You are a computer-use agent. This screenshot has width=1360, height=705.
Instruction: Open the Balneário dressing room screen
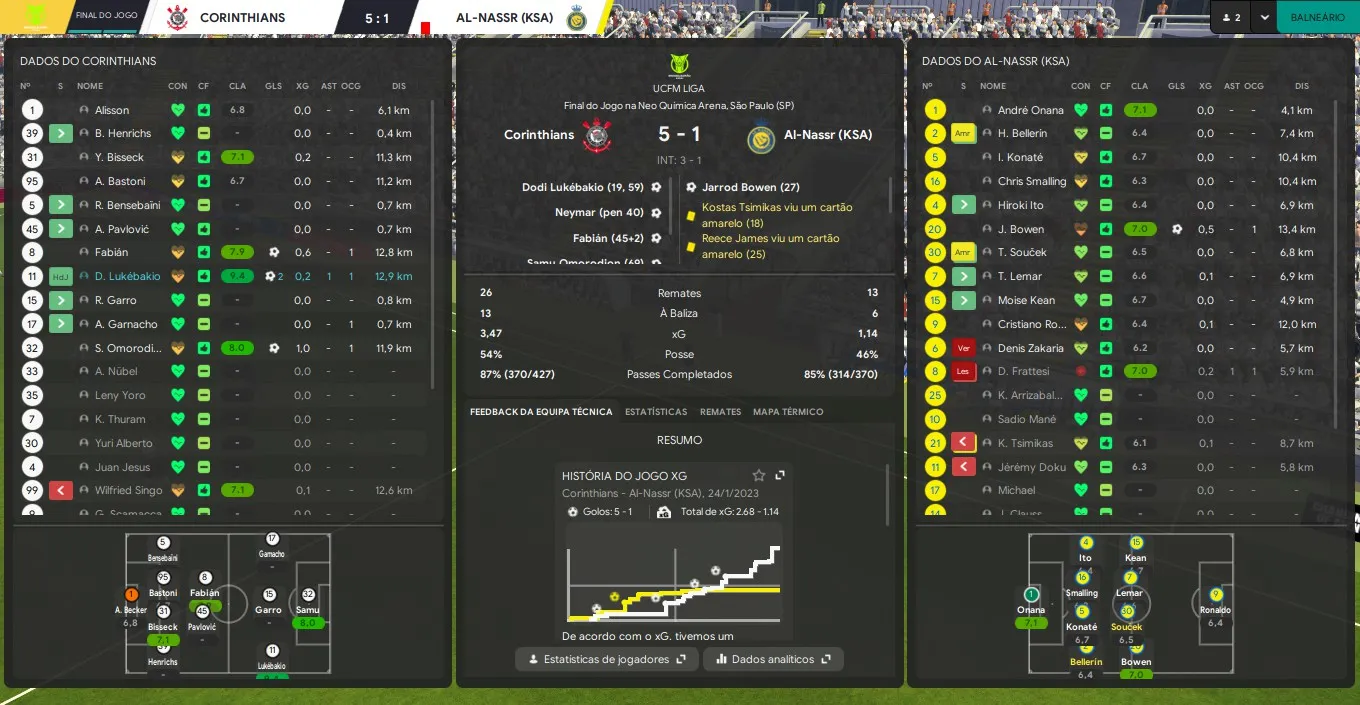pos(1317,17)
